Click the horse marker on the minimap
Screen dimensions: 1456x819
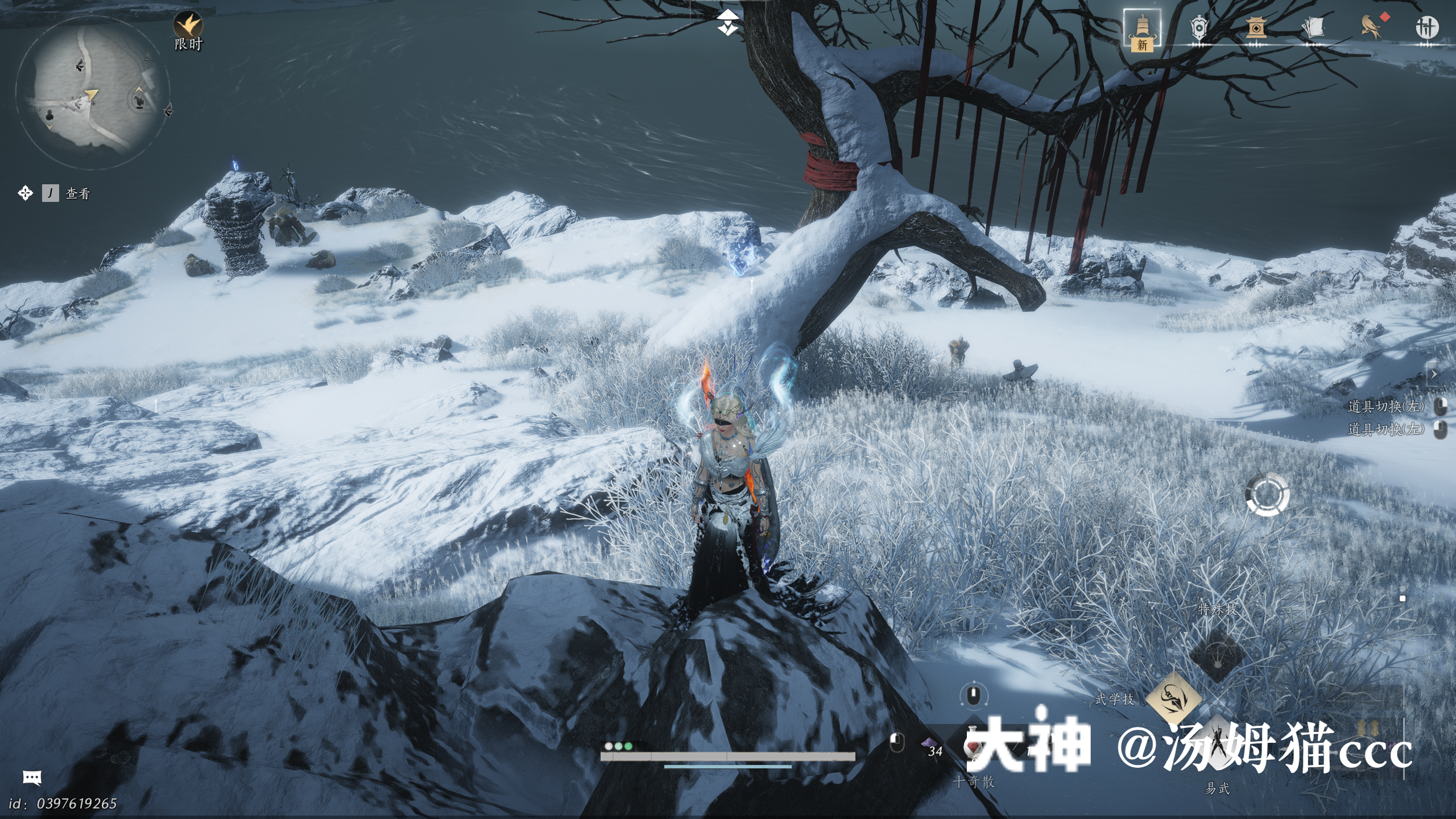click(x=138, y=101)
